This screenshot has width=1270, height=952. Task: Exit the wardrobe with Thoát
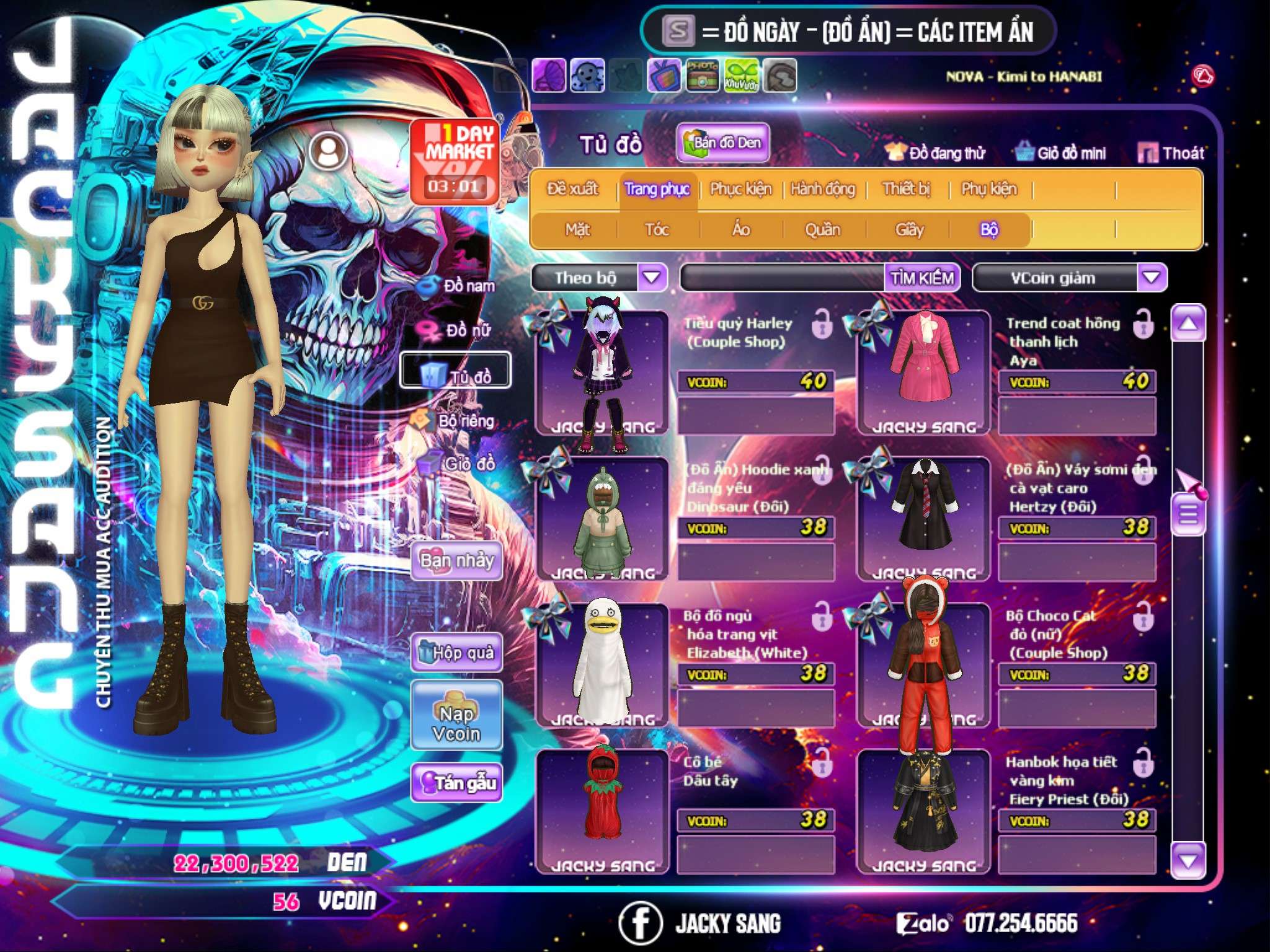click(1171, 152)
